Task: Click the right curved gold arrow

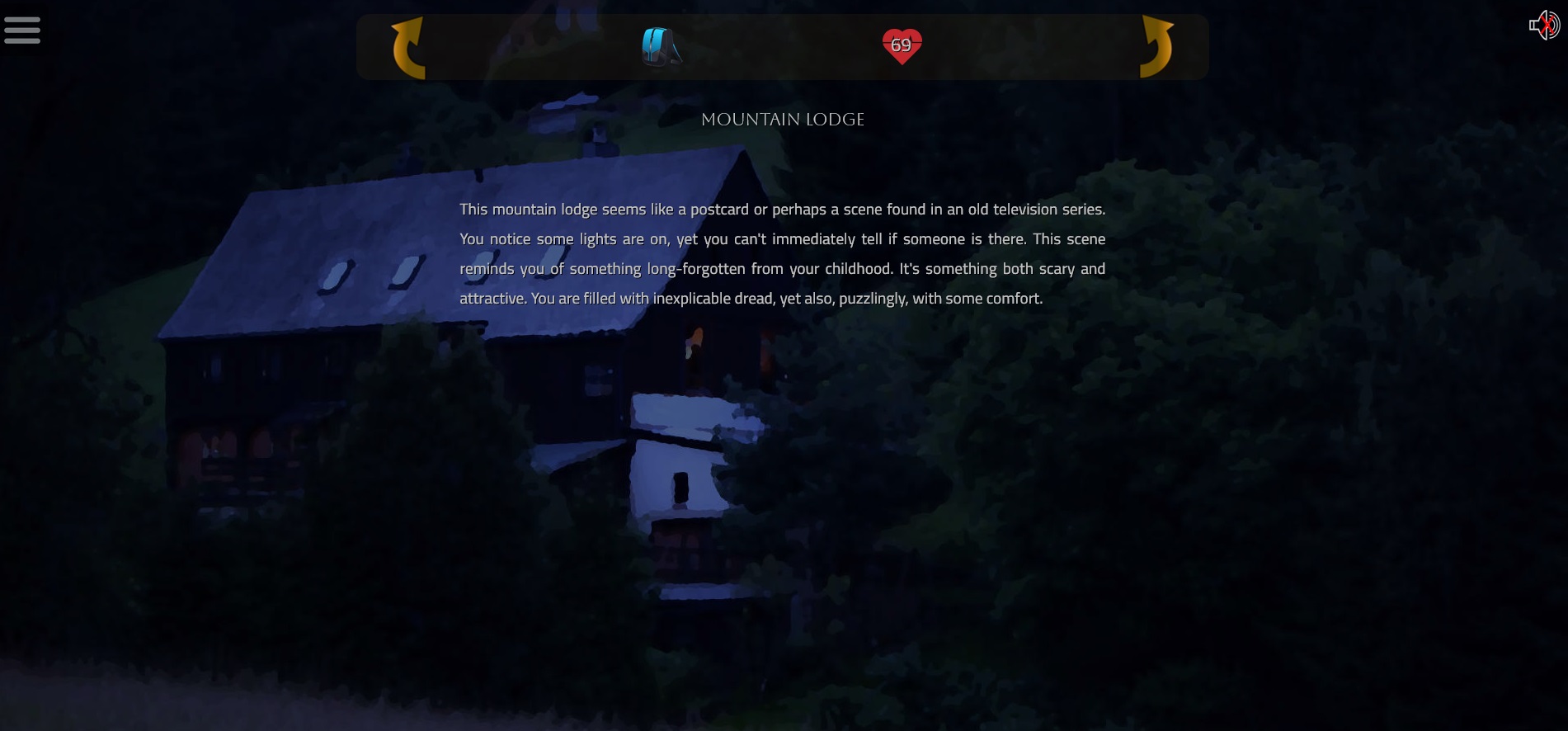Action: 1156,47
